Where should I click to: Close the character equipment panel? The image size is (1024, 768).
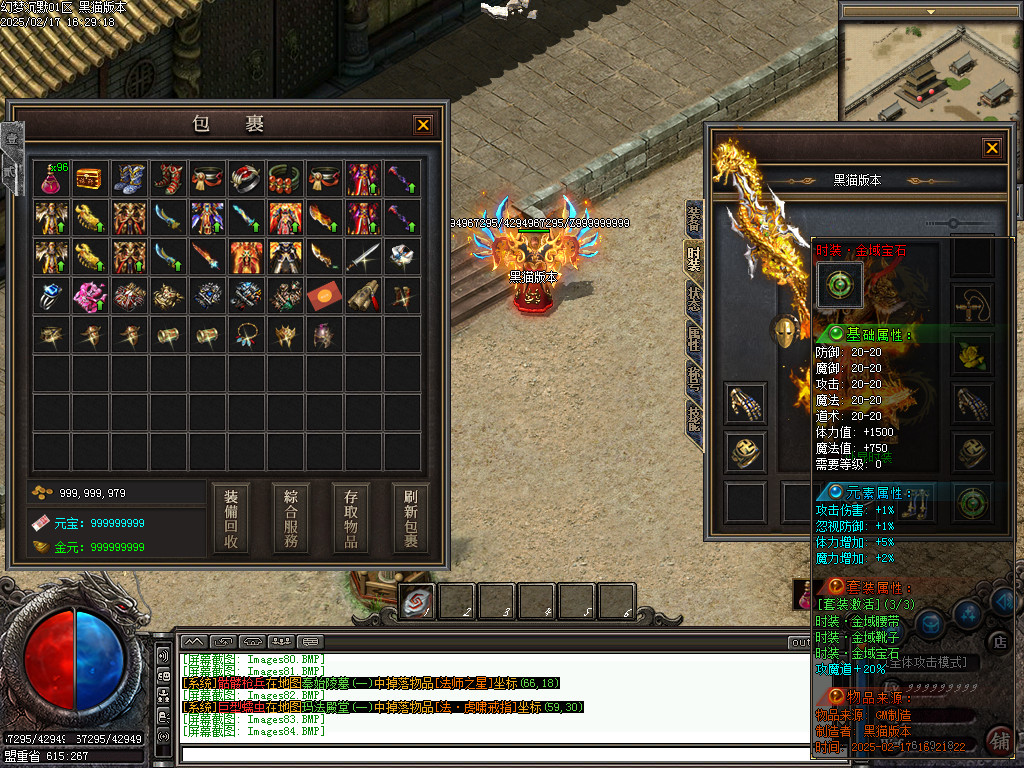[x=991, y=148]
